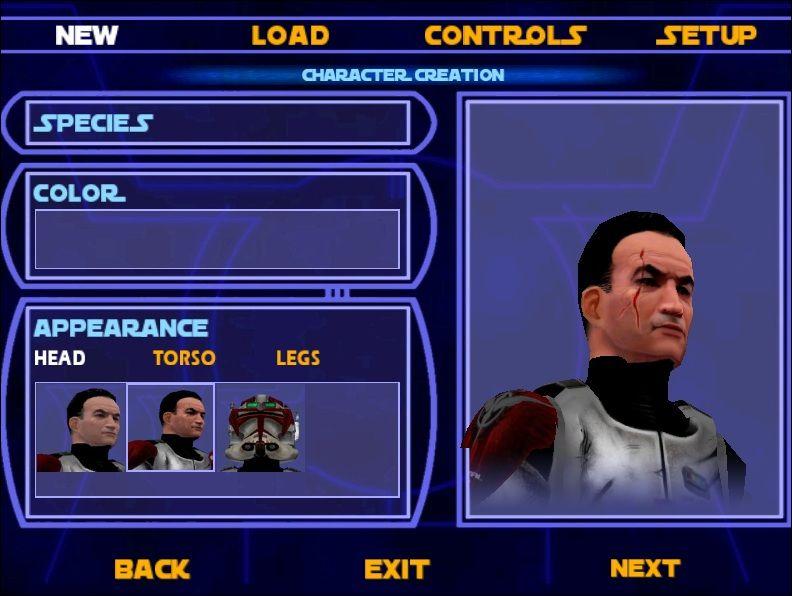Click the EXIT button
This screenshot has width=792, height=596.
pos(396,569)
